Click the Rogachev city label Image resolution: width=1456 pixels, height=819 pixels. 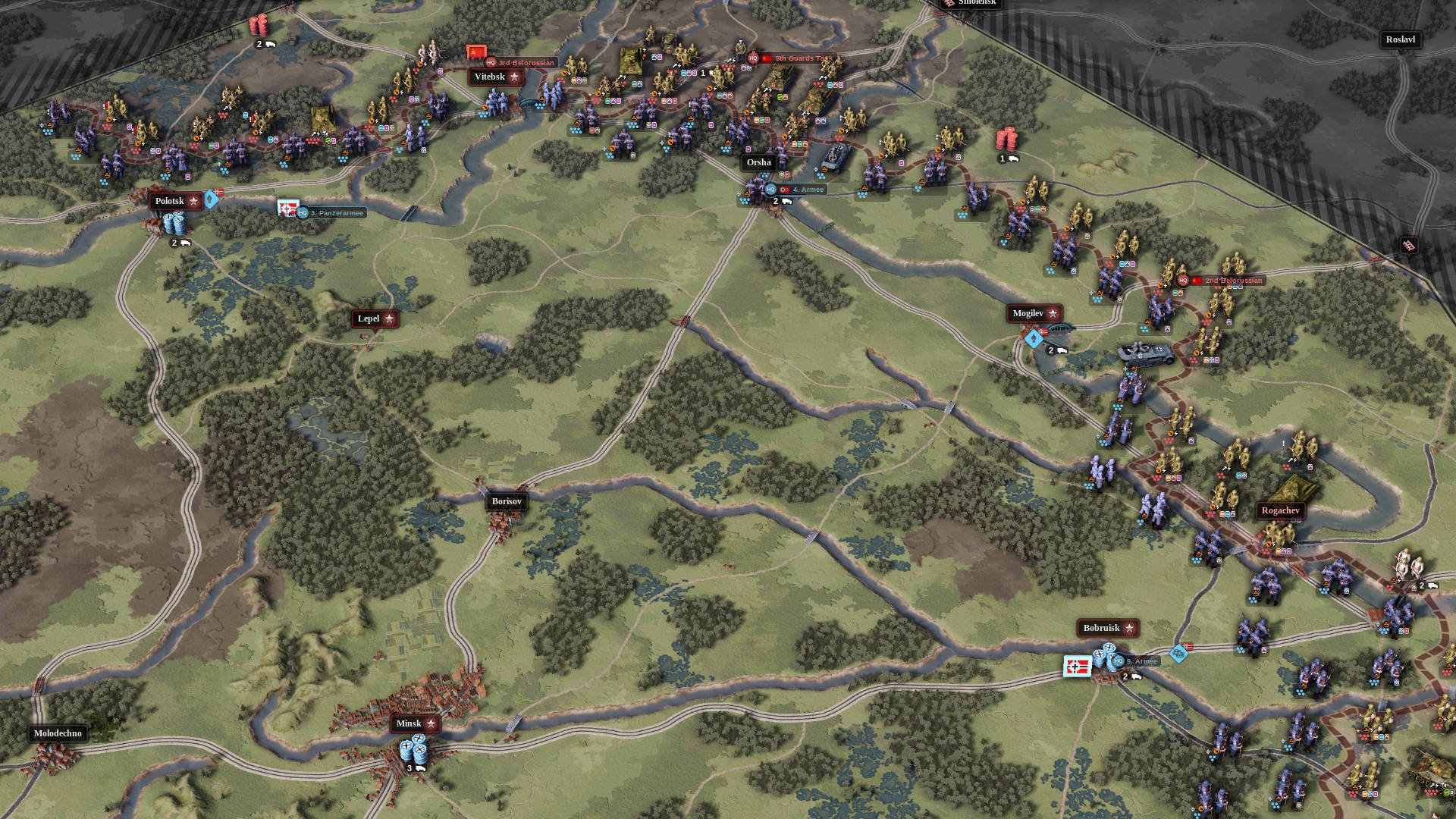tap(1281, 510)
